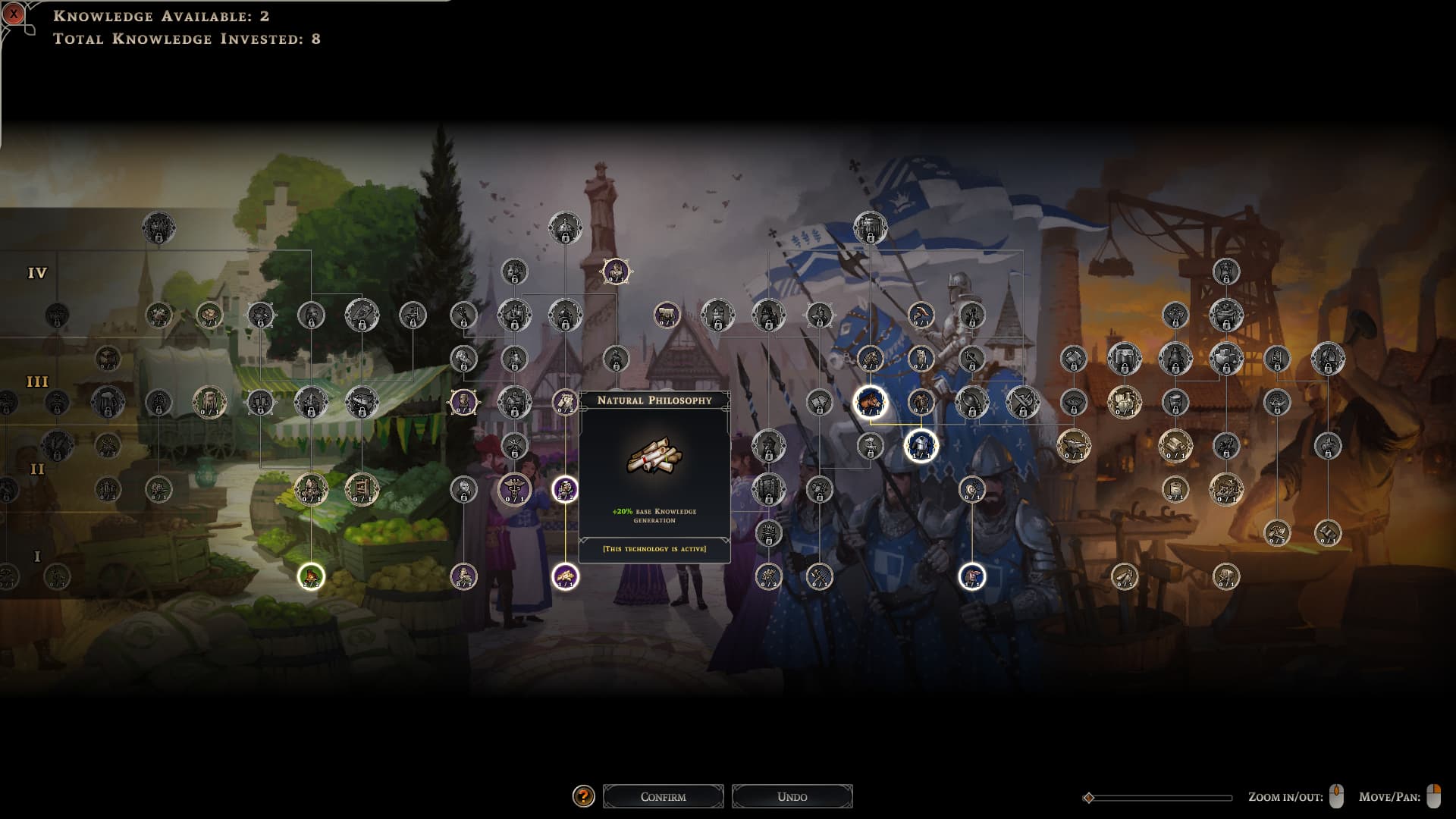
Task: Choose the caduceus medicine technology node
Action: pos(514,490)
